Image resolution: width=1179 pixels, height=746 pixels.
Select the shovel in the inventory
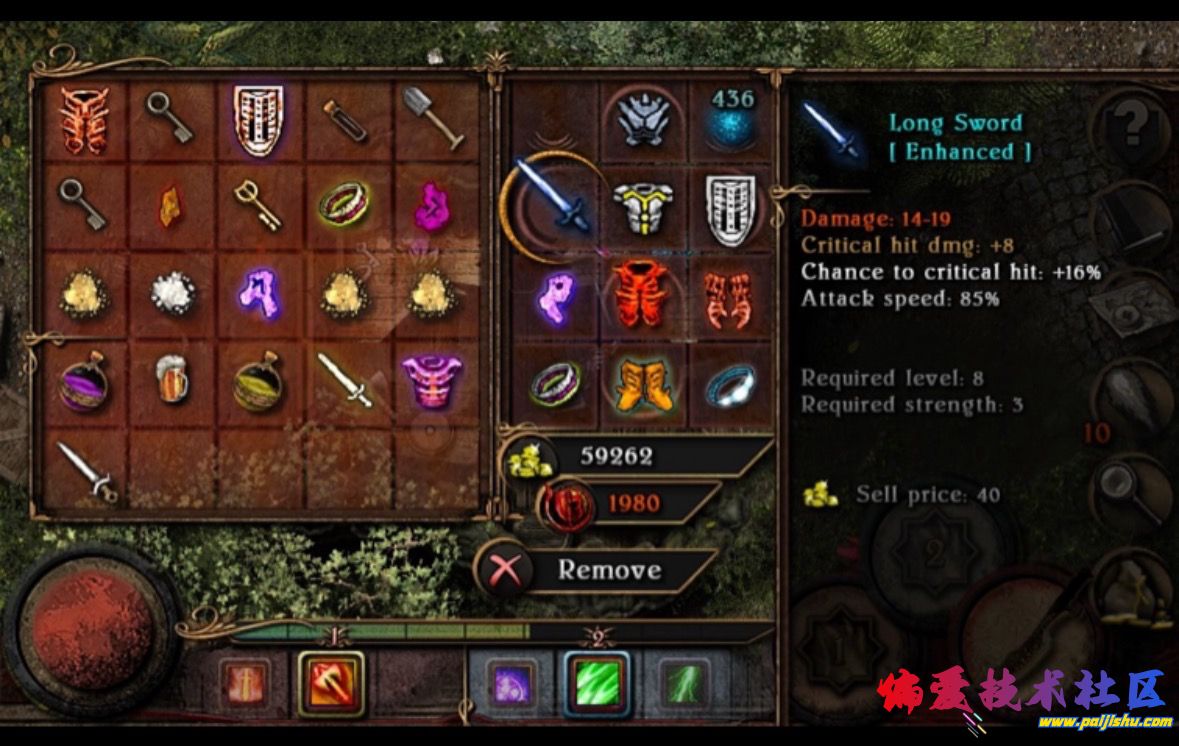point(434,116)
